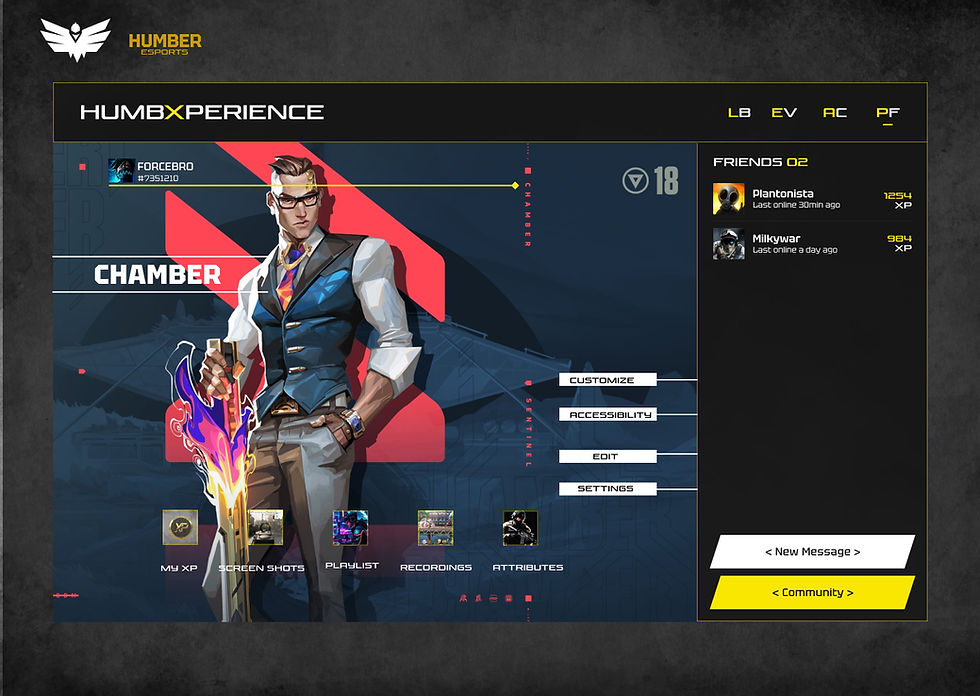Screen dimensions: 980x696
Task: Open the Community button
Action: click(812, 592)
